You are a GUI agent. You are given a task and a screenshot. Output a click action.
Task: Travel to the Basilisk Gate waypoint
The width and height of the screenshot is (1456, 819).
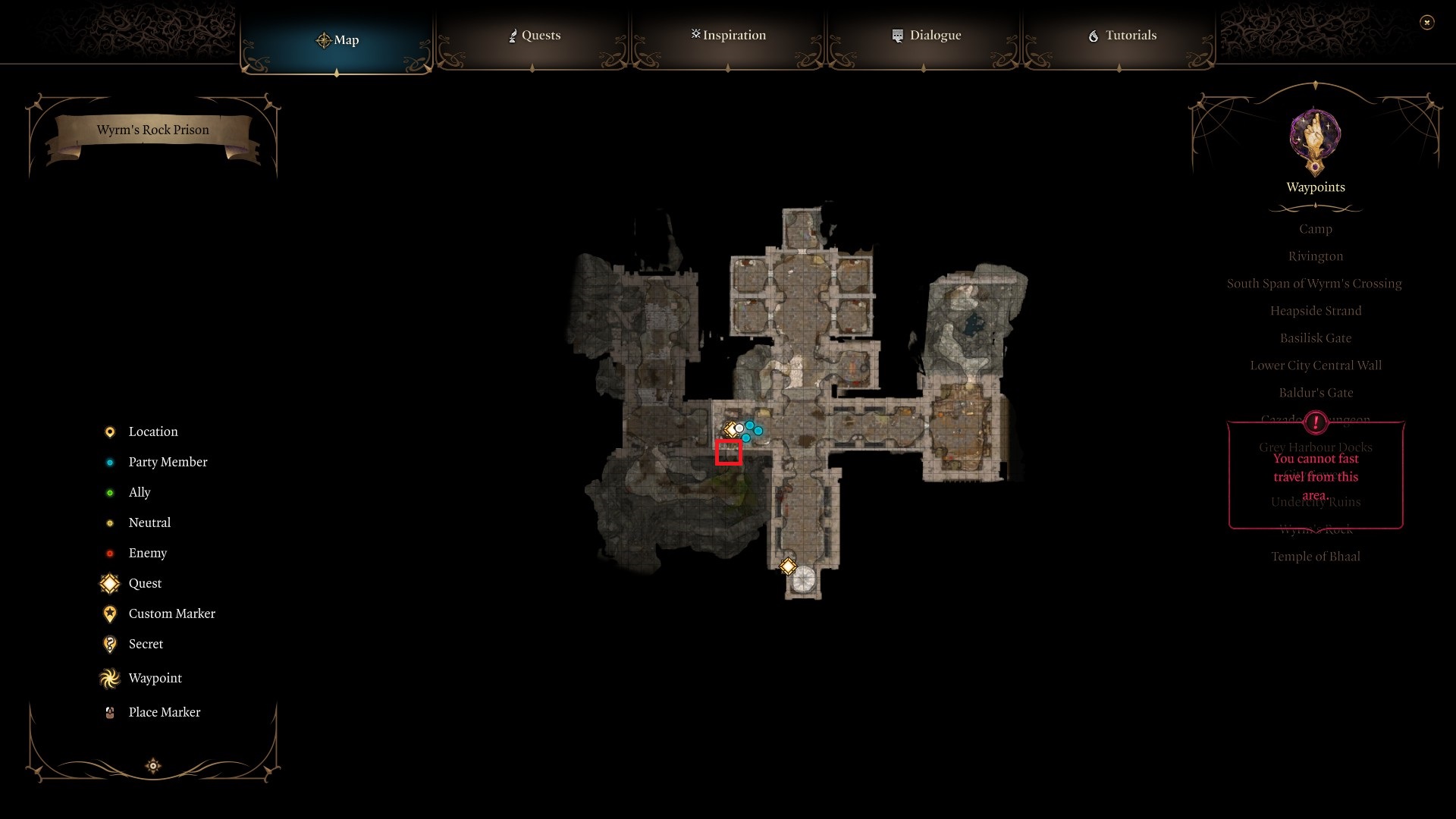1315,337
